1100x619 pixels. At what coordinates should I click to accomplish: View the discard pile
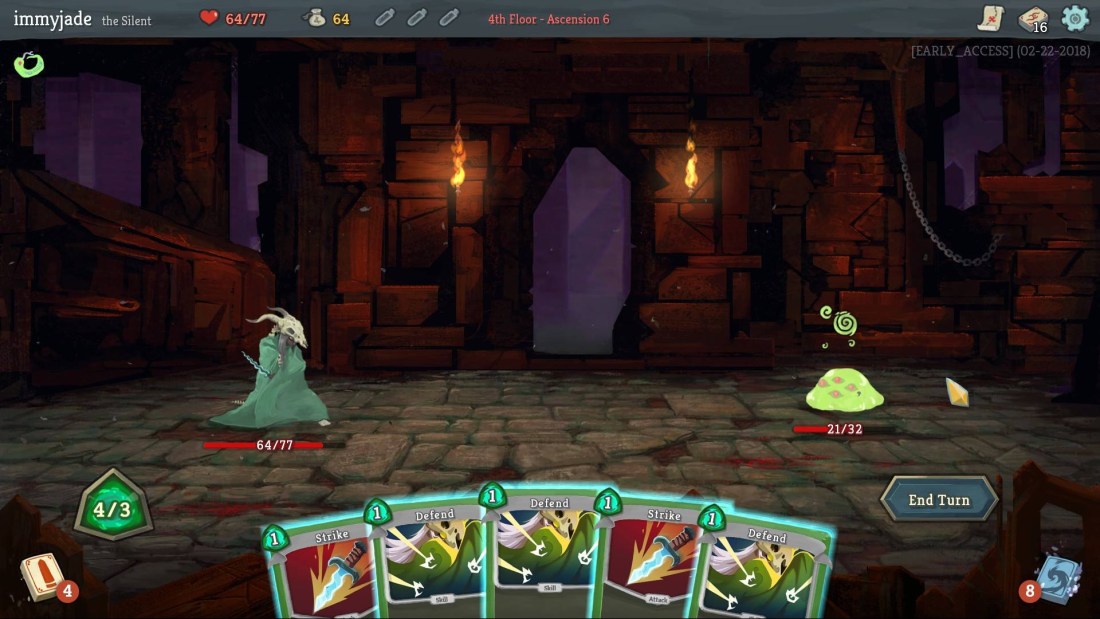point(1058,577)
